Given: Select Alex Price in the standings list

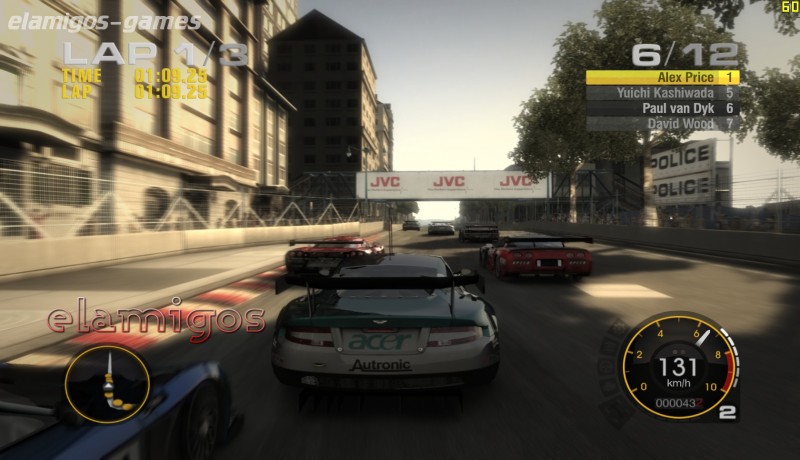Looking at the screenshot, I should coord(662,76).
